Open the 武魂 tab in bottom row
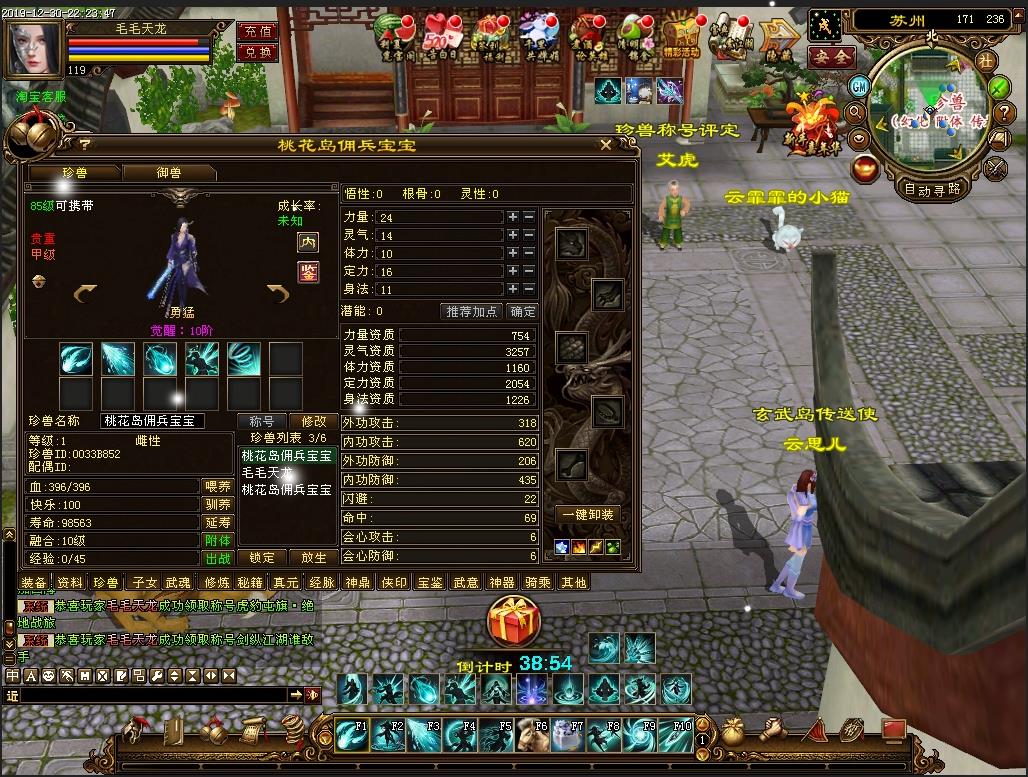Viewport: 1028px width, 777px height. 177,582
